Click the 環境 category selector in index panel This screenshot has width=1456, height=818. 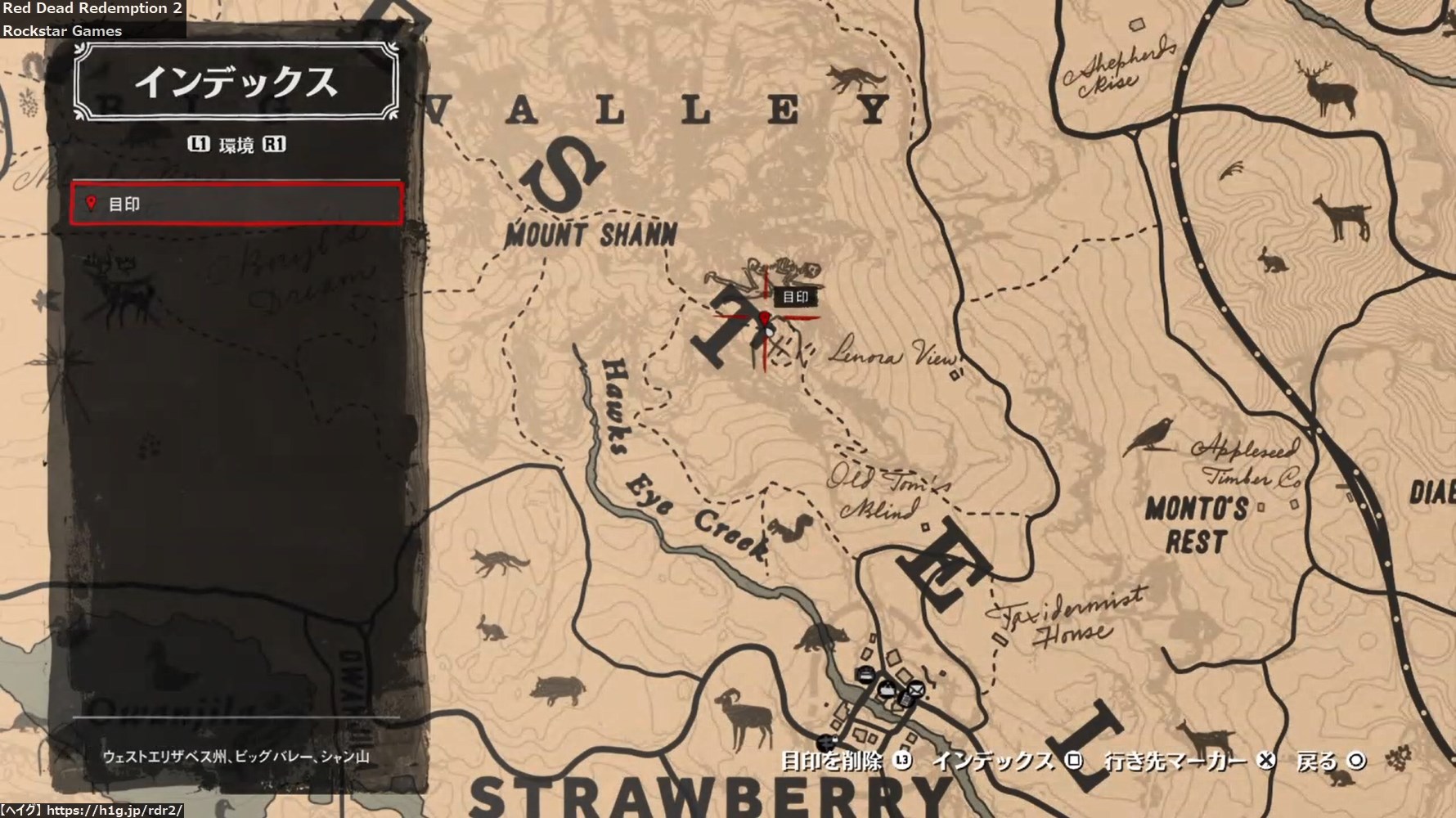click(x=236, y=145)
